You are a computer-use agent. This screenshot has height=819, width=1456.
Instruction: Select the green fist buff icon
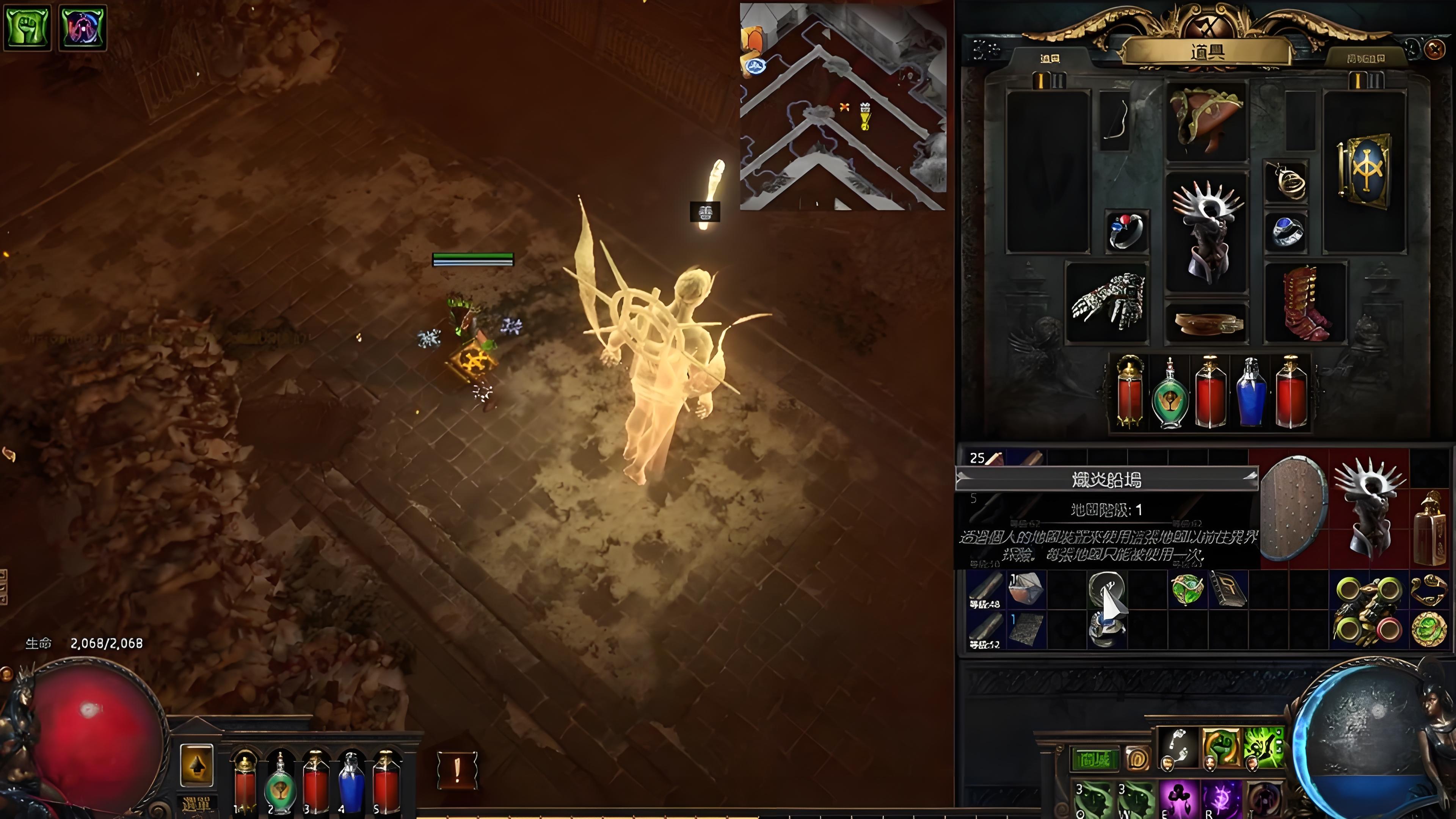[27, 27]
